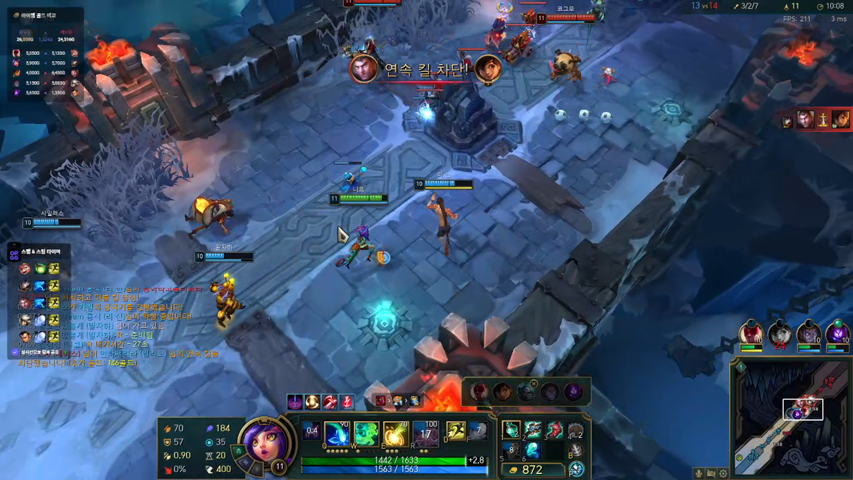Select the red-haired ally portrait above minimap

pos(751,333)
